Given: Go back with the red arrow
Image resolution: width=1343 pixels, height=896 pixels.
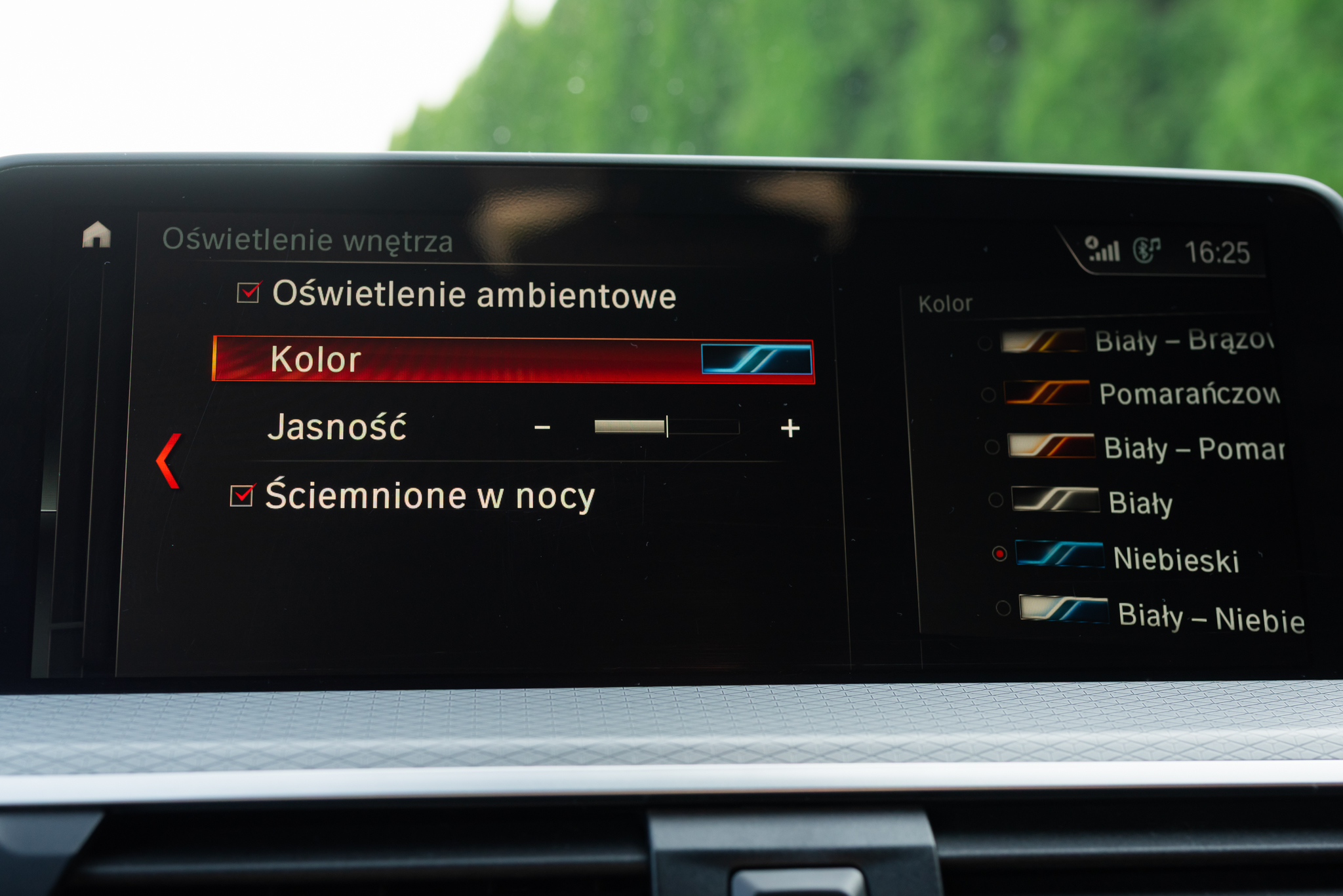Looking at the screenshot, I should [x=169, y=461].
